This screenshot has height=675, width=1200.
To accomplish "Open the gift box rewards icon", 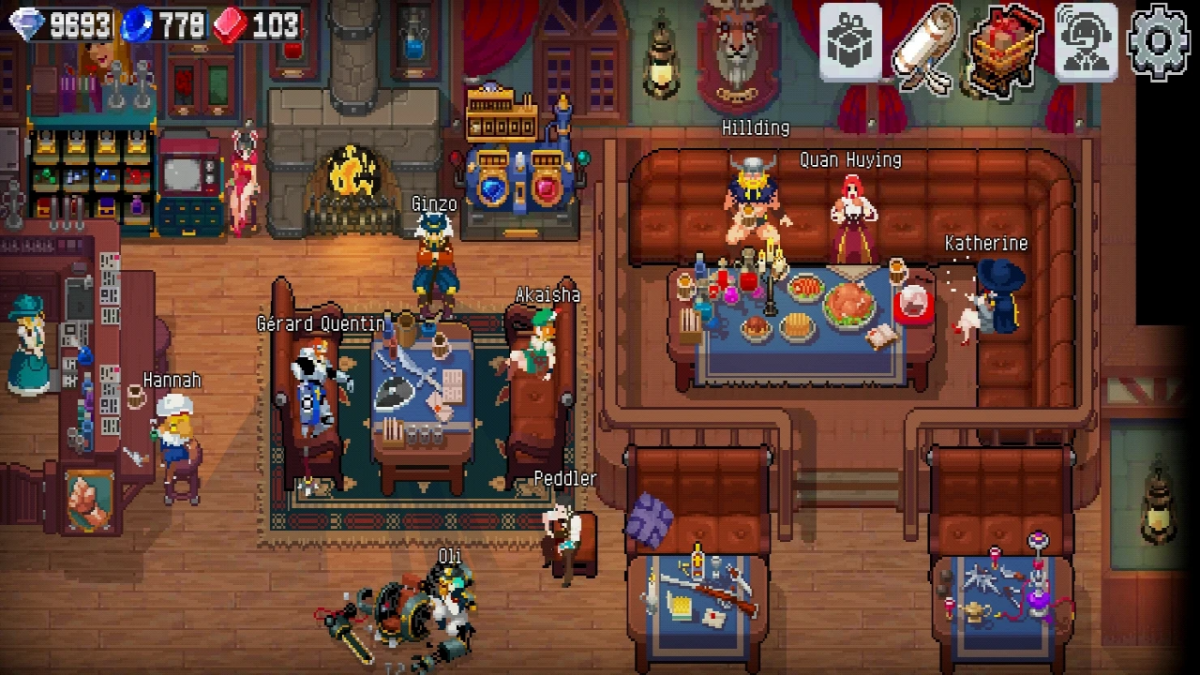I will click(850, 42).
